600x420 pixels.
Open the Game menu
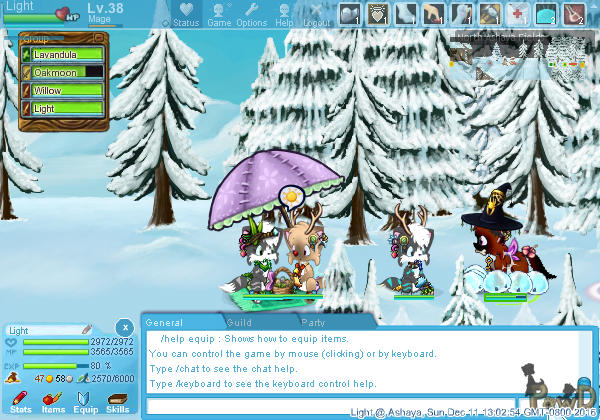(219, 14)
